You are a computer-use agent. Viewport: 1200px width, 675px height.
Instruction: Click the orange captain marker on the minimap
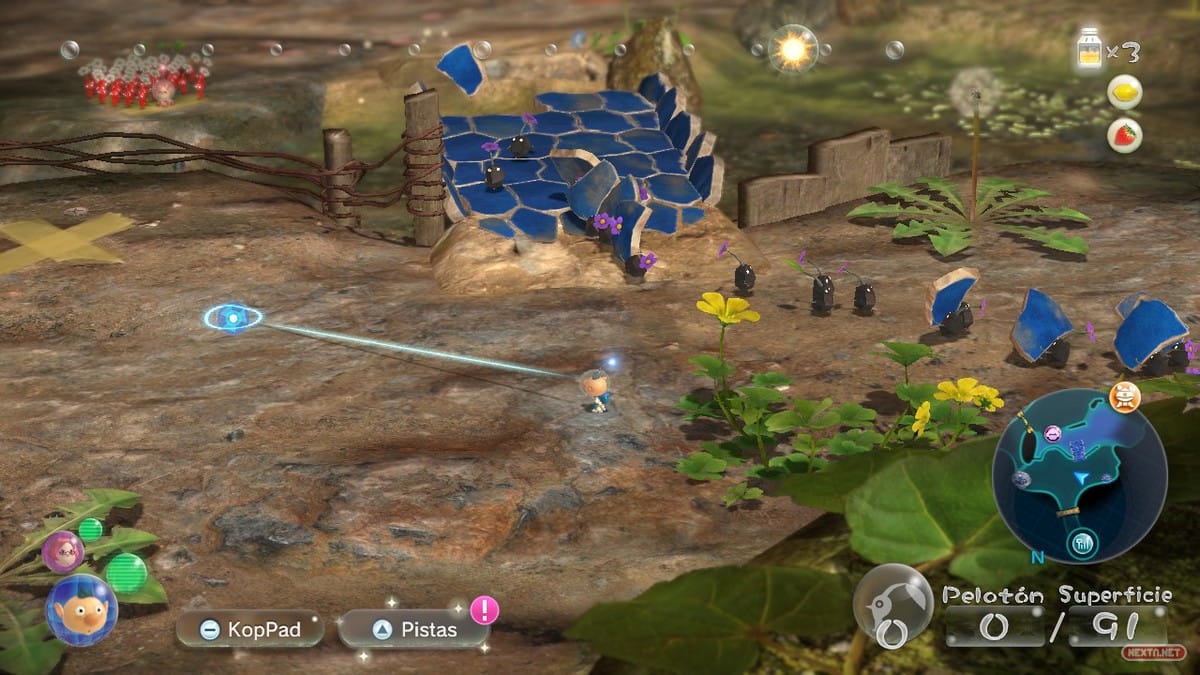click(x=1125, y=397)
